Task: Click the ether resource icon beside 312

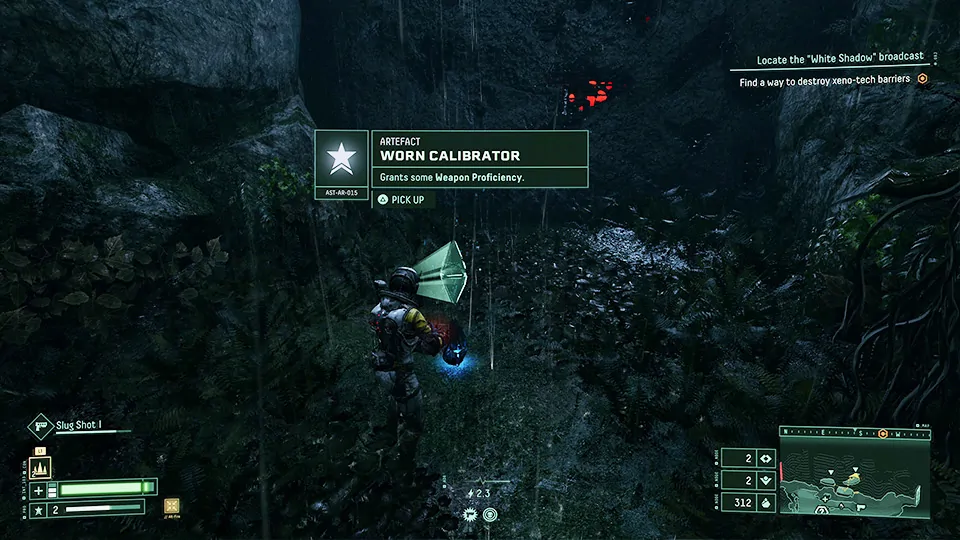Action: 766,503
